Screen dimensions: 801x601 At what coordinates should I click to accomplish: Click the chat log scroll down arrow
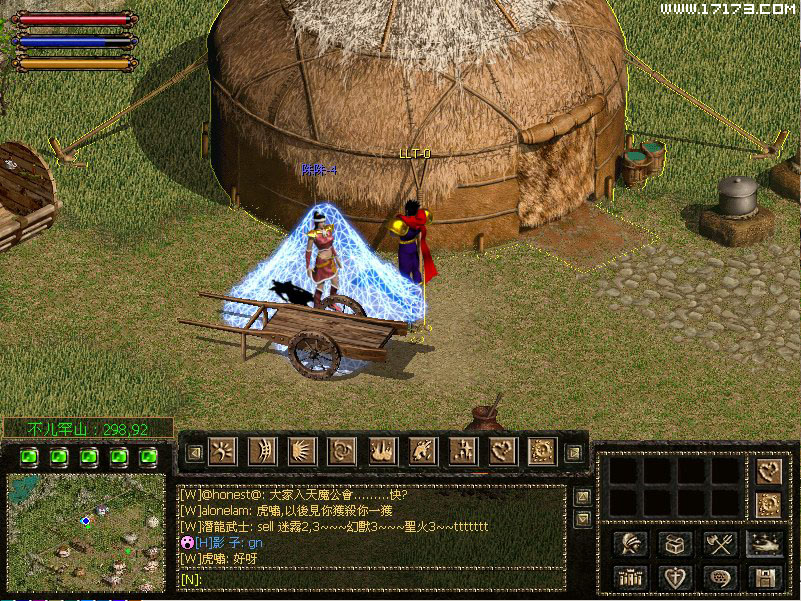pyautogui.click(x=582, y=518)
